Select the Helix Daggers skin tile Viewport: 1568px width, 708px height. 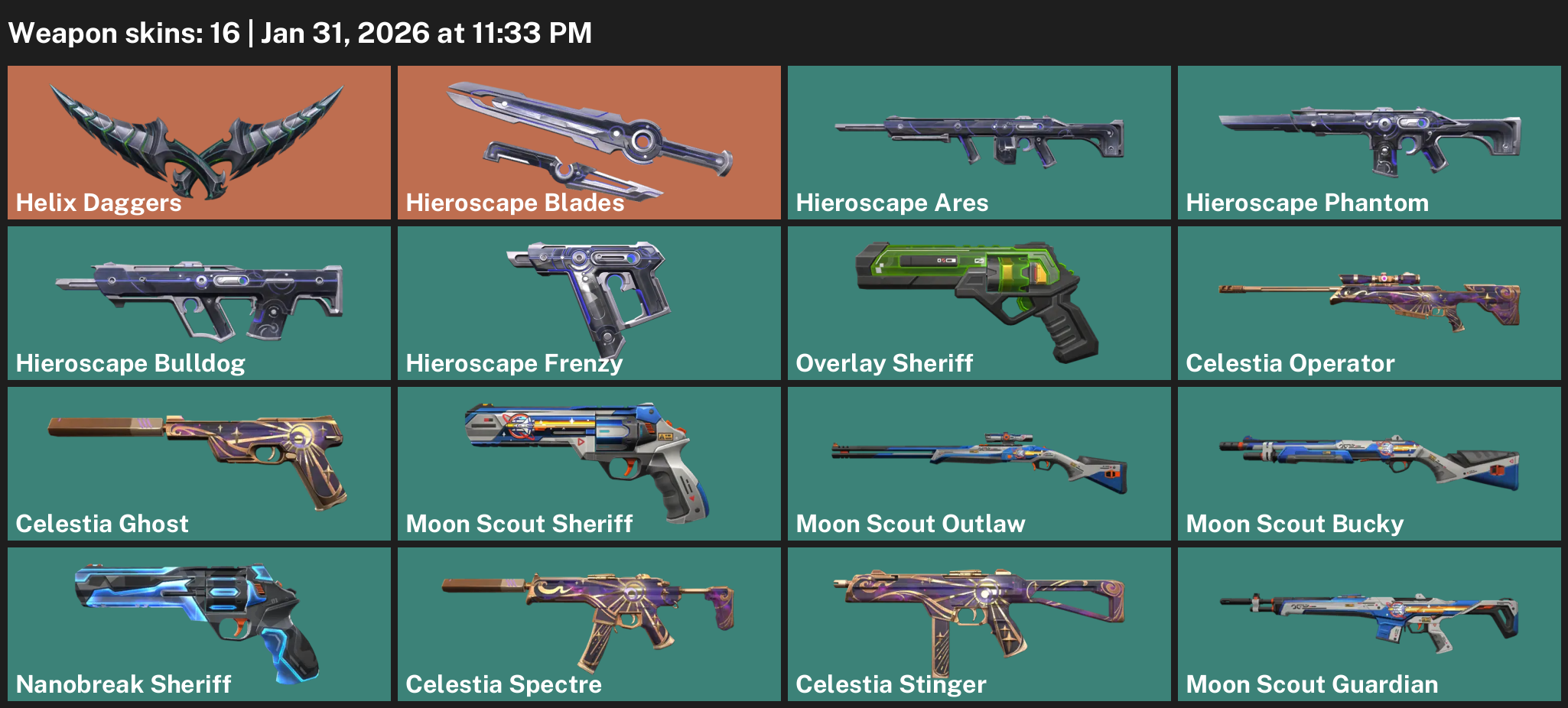tap(199, 142)
